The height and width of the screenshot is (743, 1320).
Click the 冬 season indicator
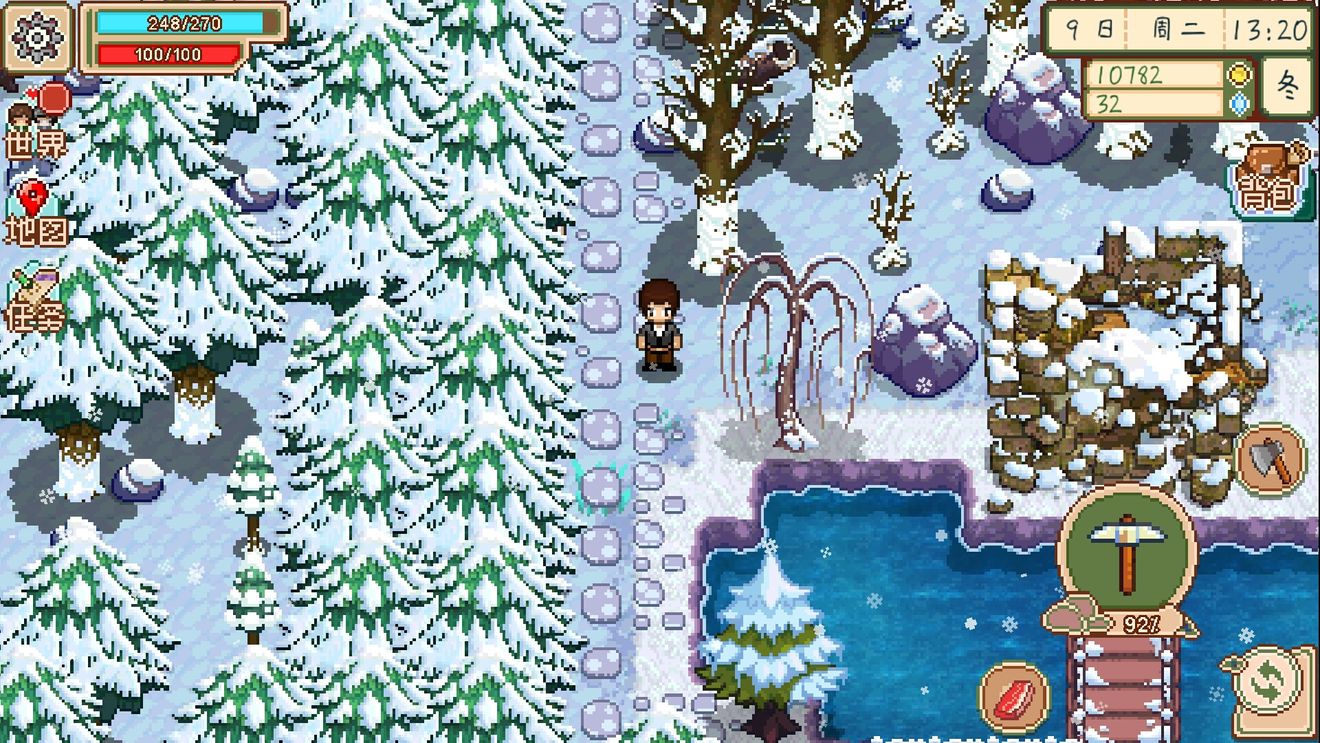[1288, 87]
